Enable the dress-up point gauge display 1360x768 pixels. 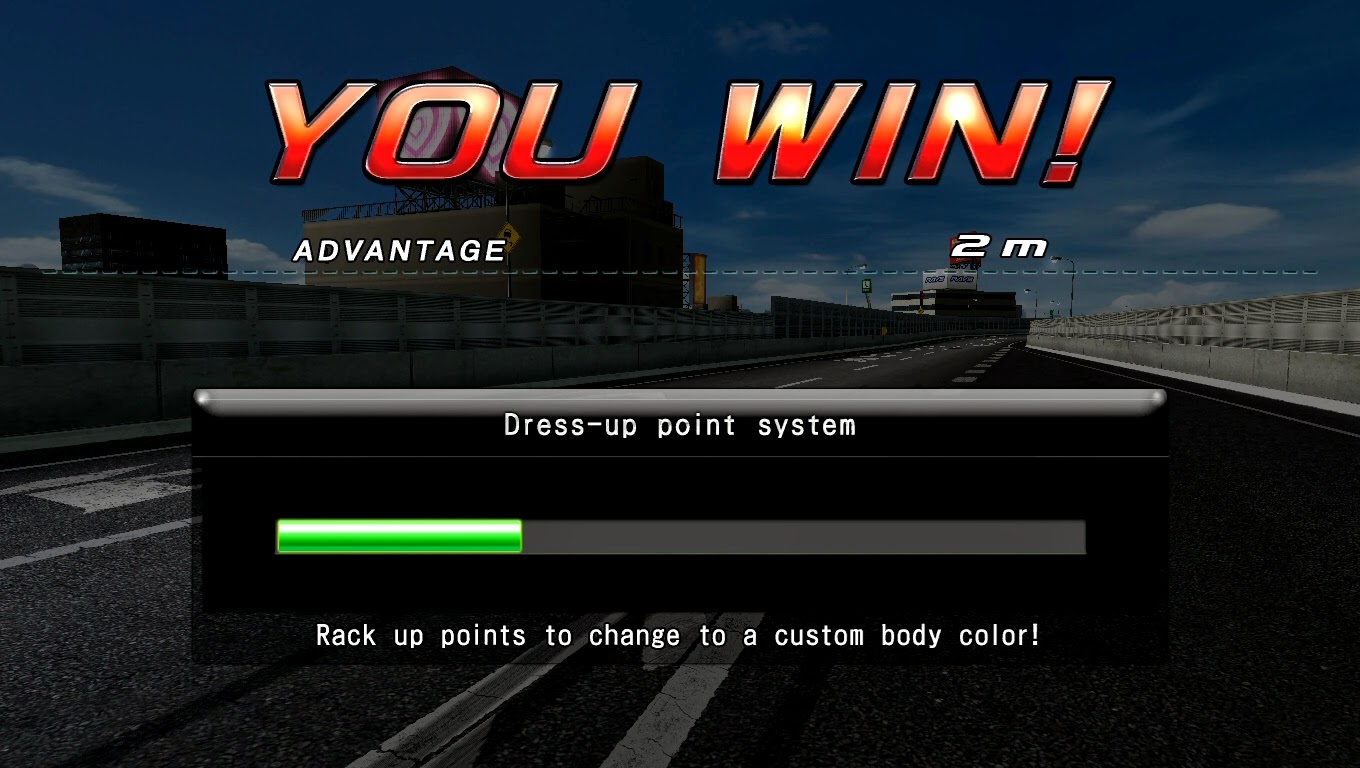[x=679, y=537]
